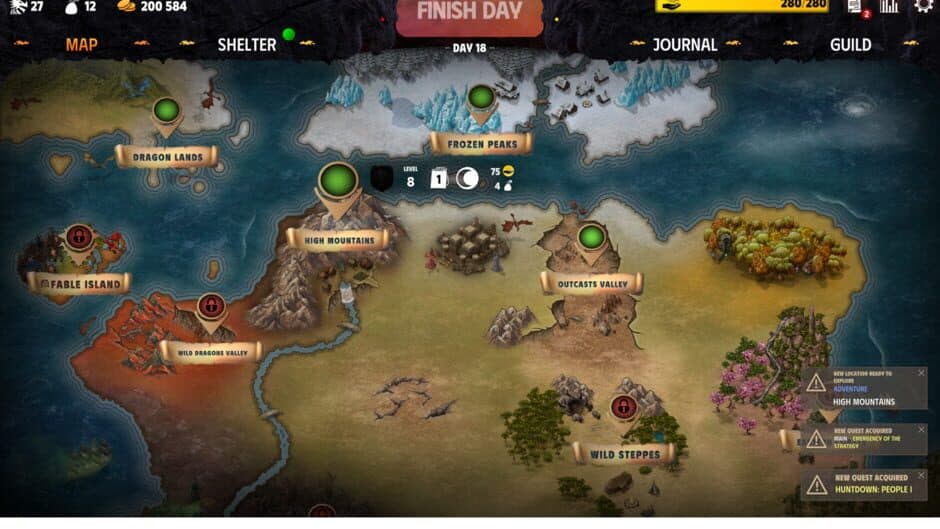
Task: Click the locked Wild Dragons Valley marker
Action: [210, 305]
